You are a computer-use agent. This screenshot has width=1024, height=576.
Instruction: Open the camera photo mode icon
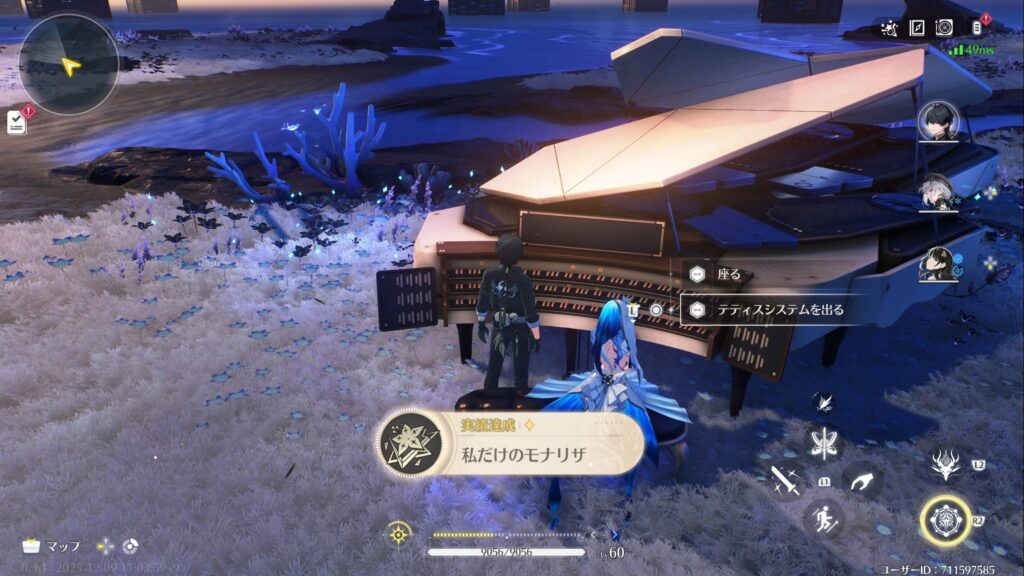944,28
